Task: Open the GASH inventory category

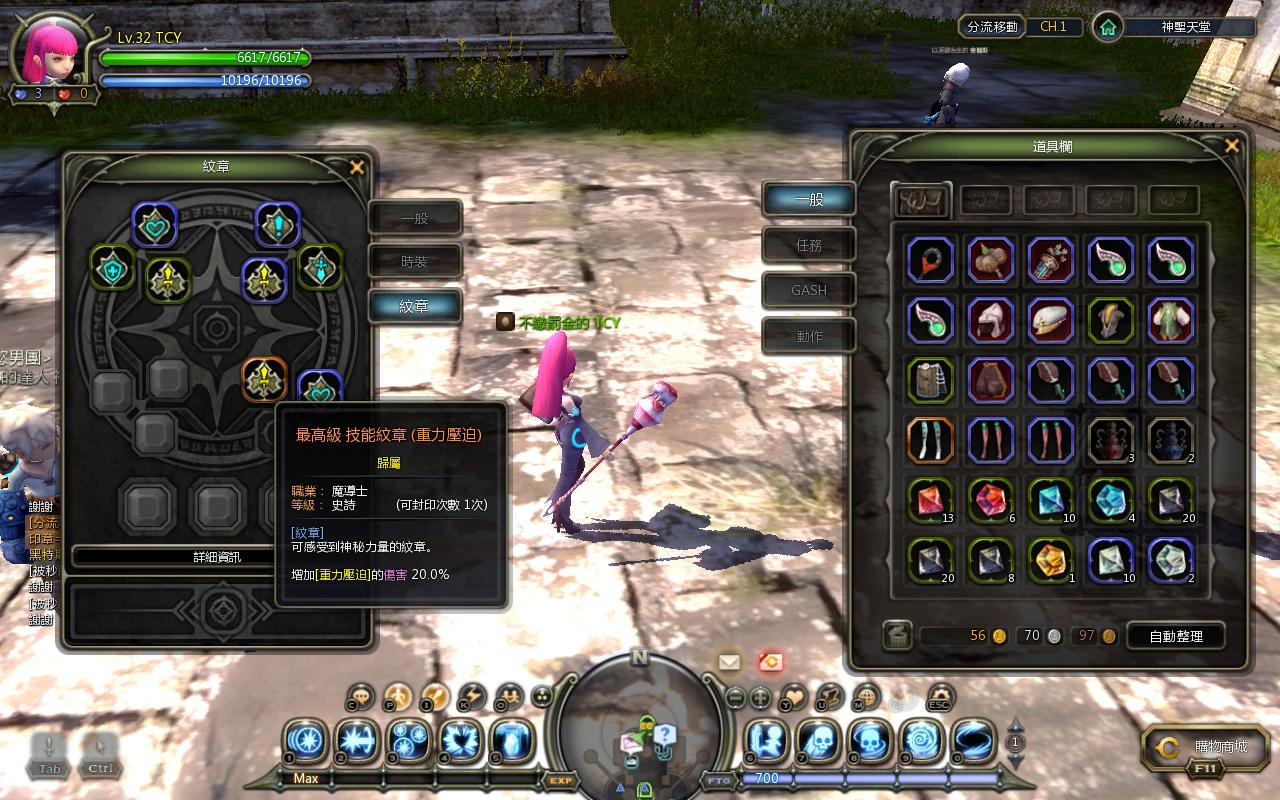Action: 809,290
